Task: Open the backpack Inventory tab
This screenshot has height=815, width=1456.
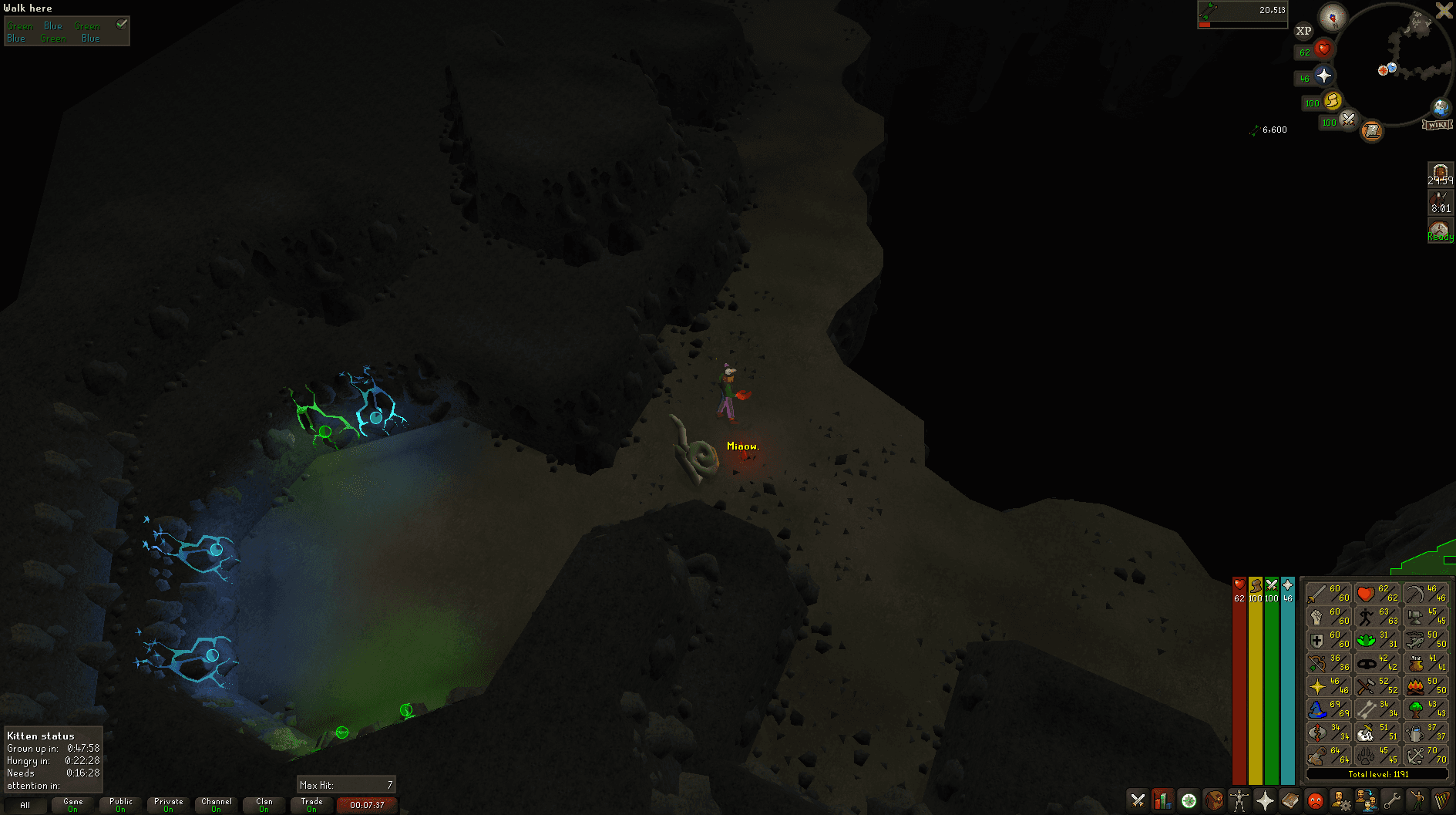Action: (1214, 801)
